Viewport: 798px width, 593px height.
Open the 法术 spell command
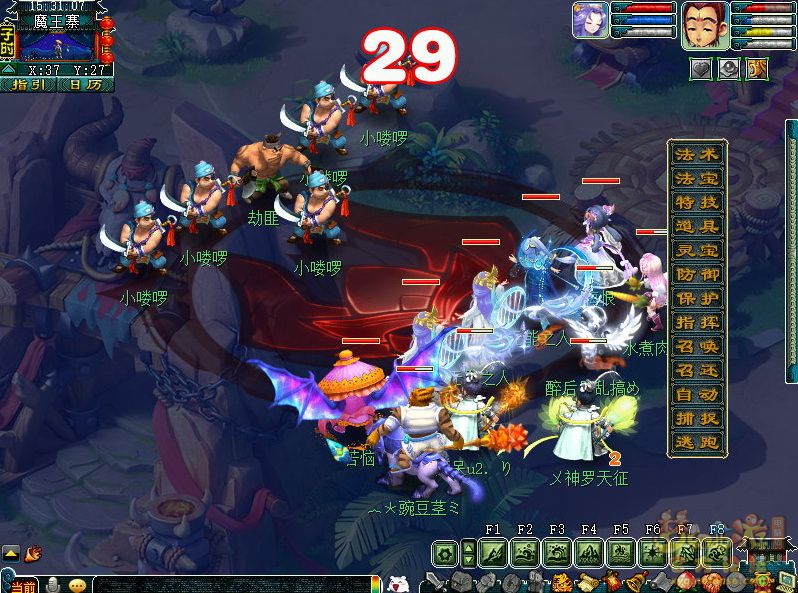696,155
